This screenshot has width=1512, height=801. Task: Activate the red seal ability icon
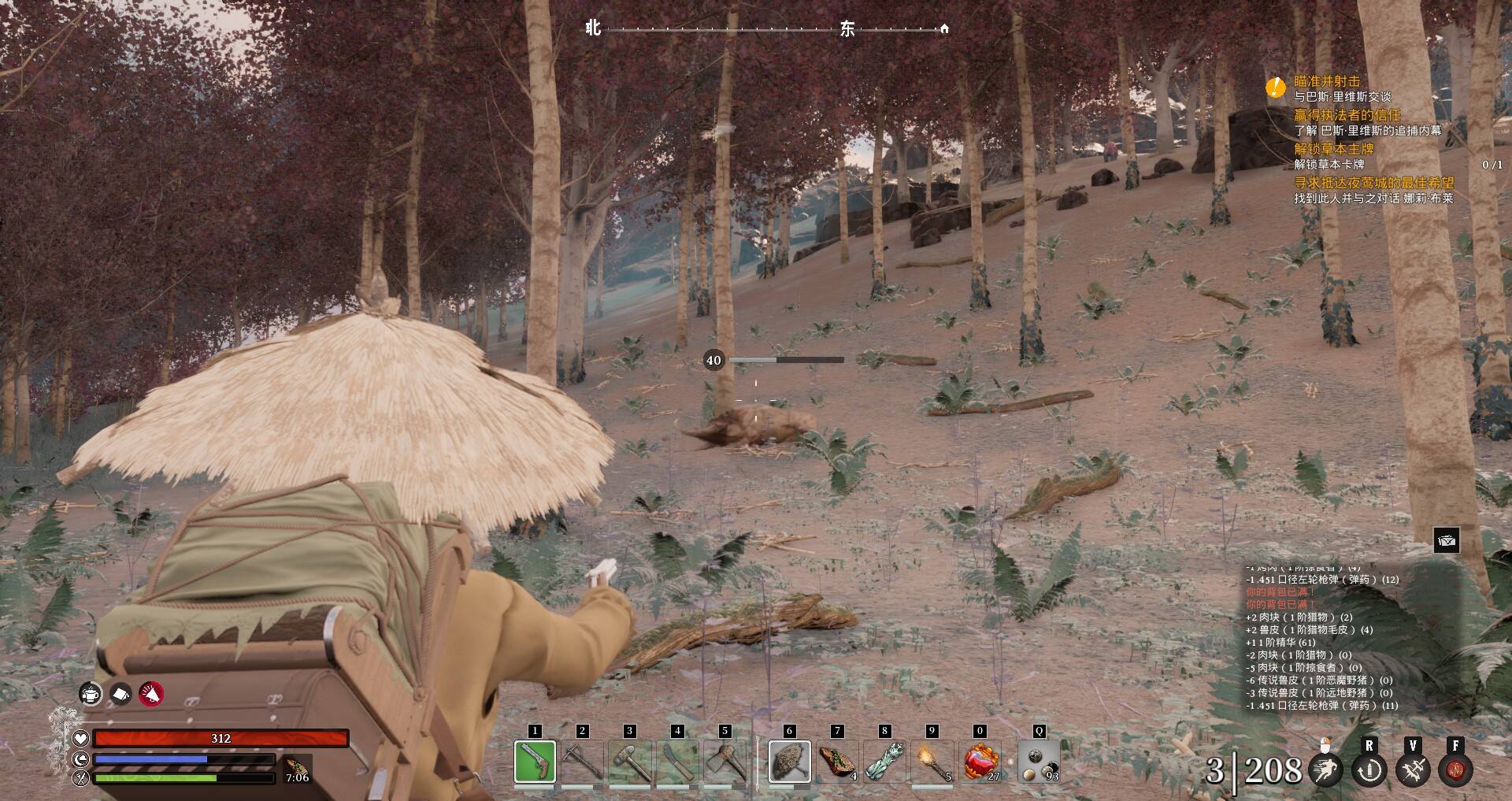1455,769
